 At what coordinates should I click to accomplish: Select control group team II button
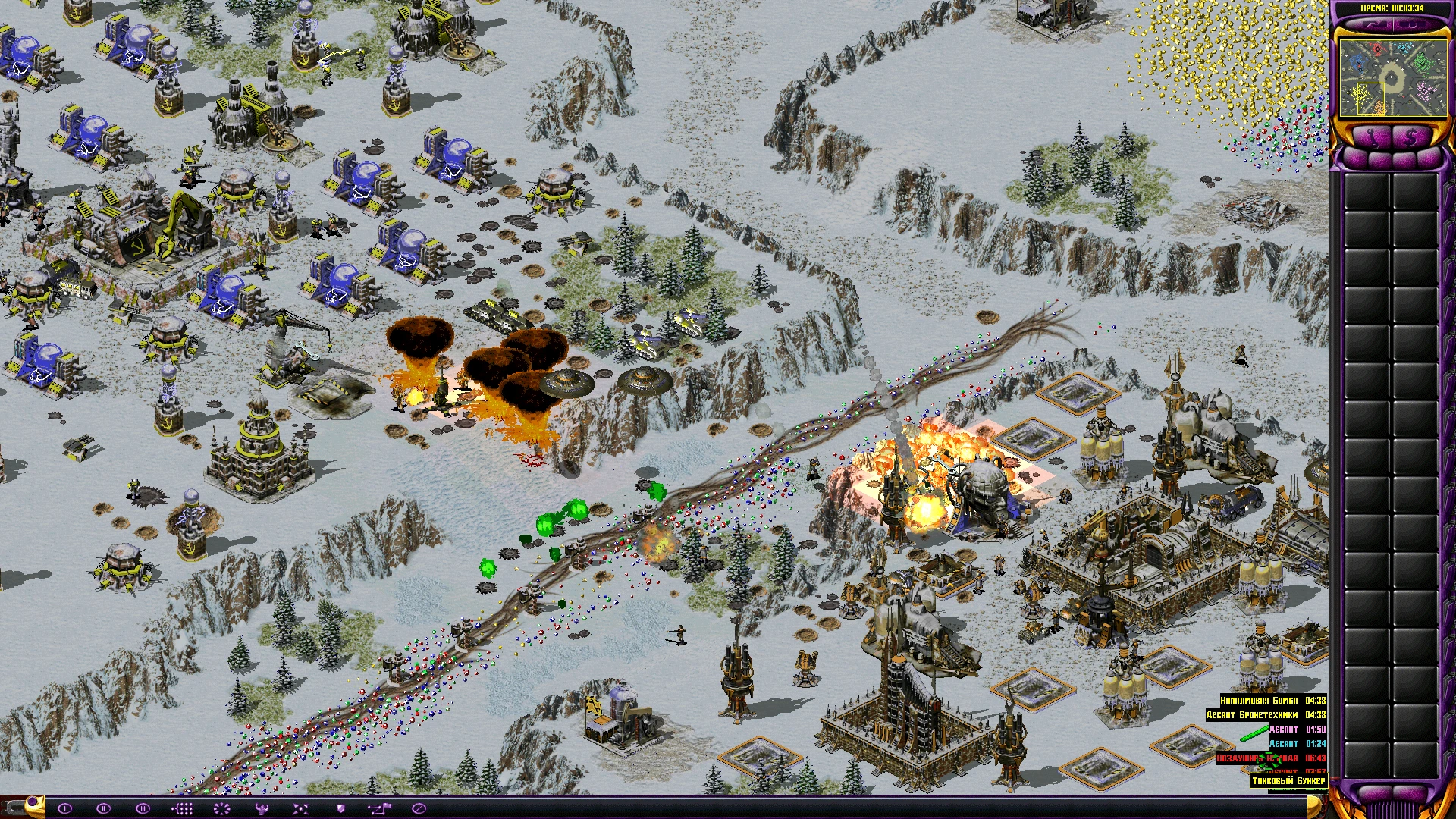[x=104, y=808]
